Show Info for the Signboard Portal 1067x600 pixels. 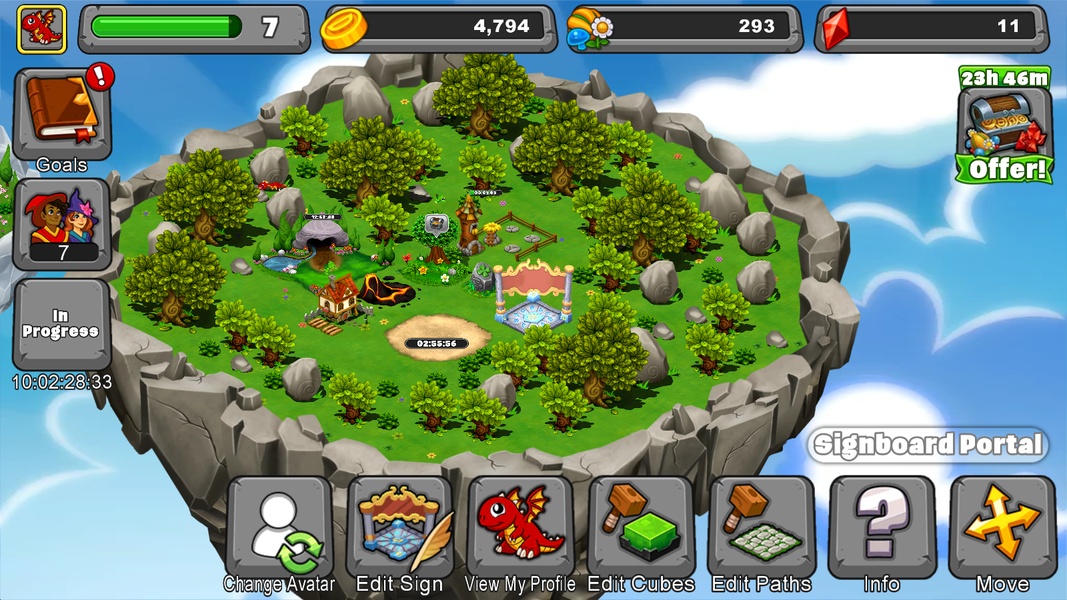point(882,528)
